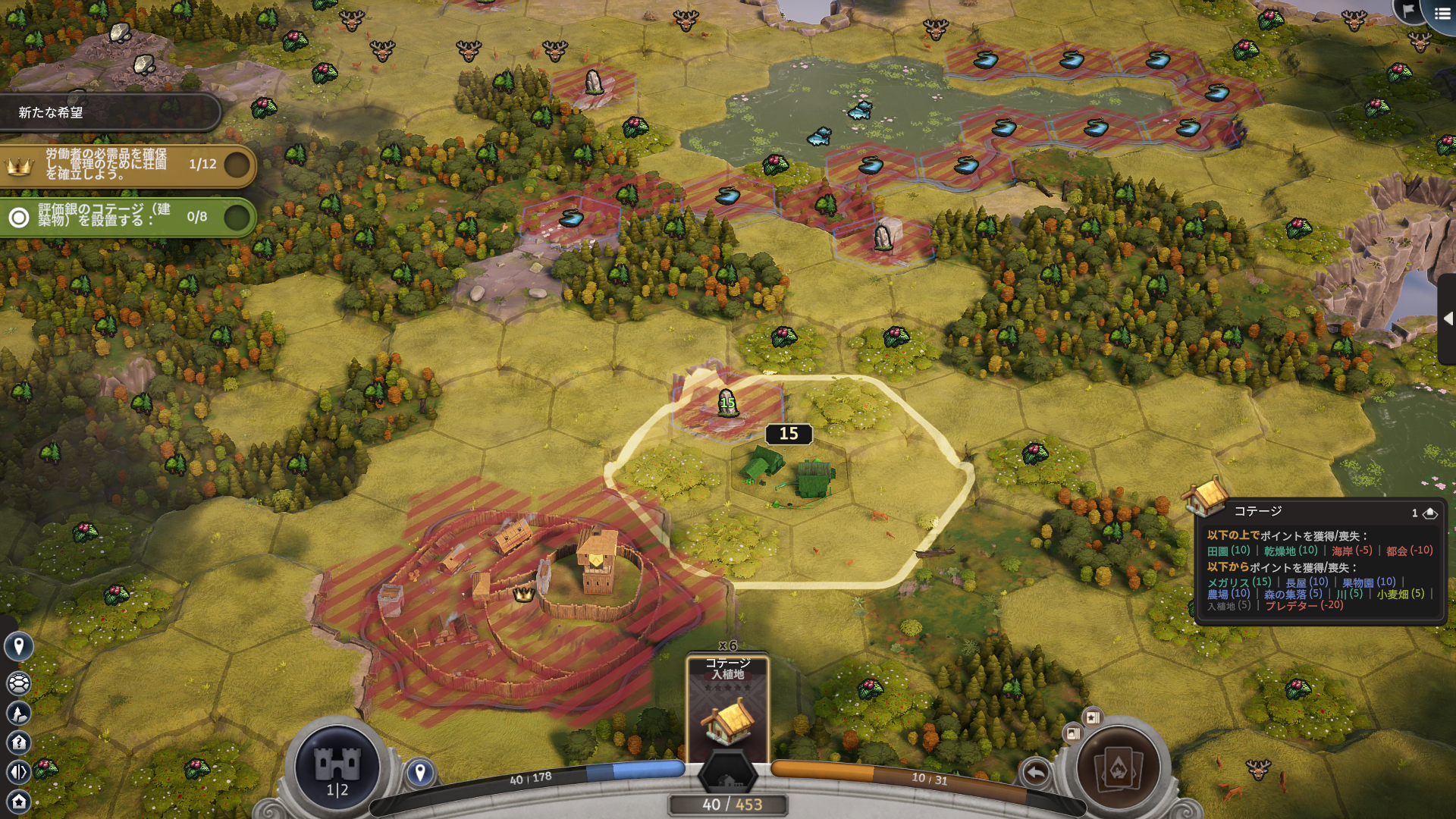This screenshot has height=819, width=1456.
Task: Toggle the tree terrain view icon
Action: (x=19, y=713)
